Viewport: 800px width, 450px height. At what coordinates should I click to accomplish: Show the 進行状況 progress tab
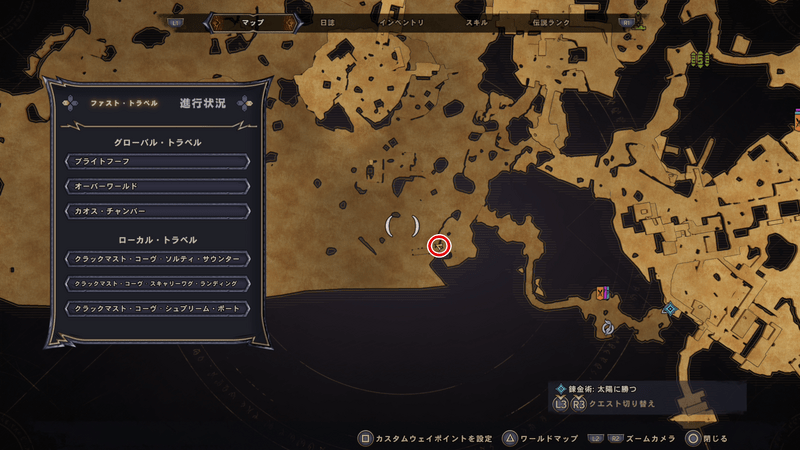[x=203, y=103]
